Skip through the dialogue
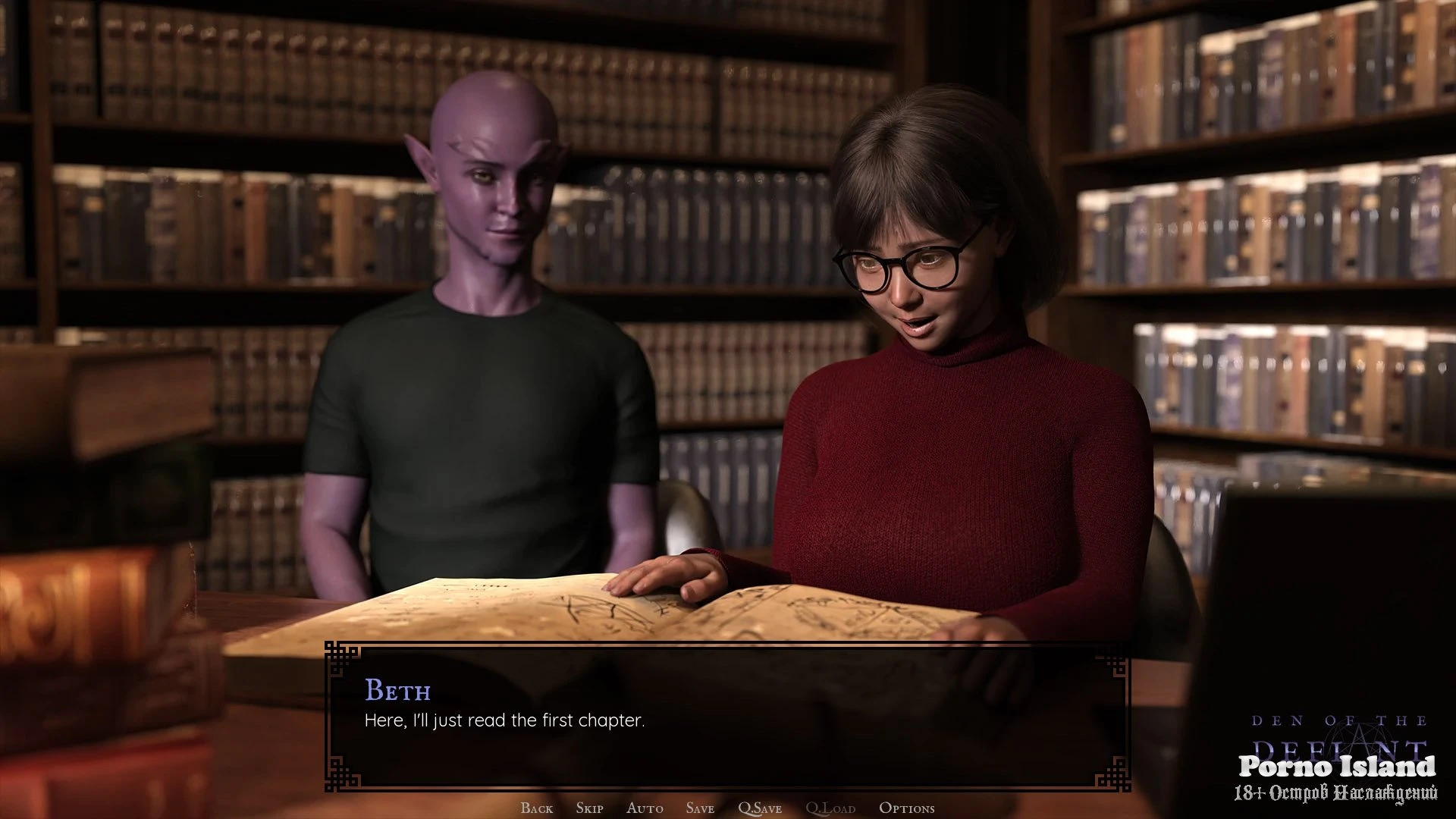The image size is (1456, 819). [x=589, y=808]
